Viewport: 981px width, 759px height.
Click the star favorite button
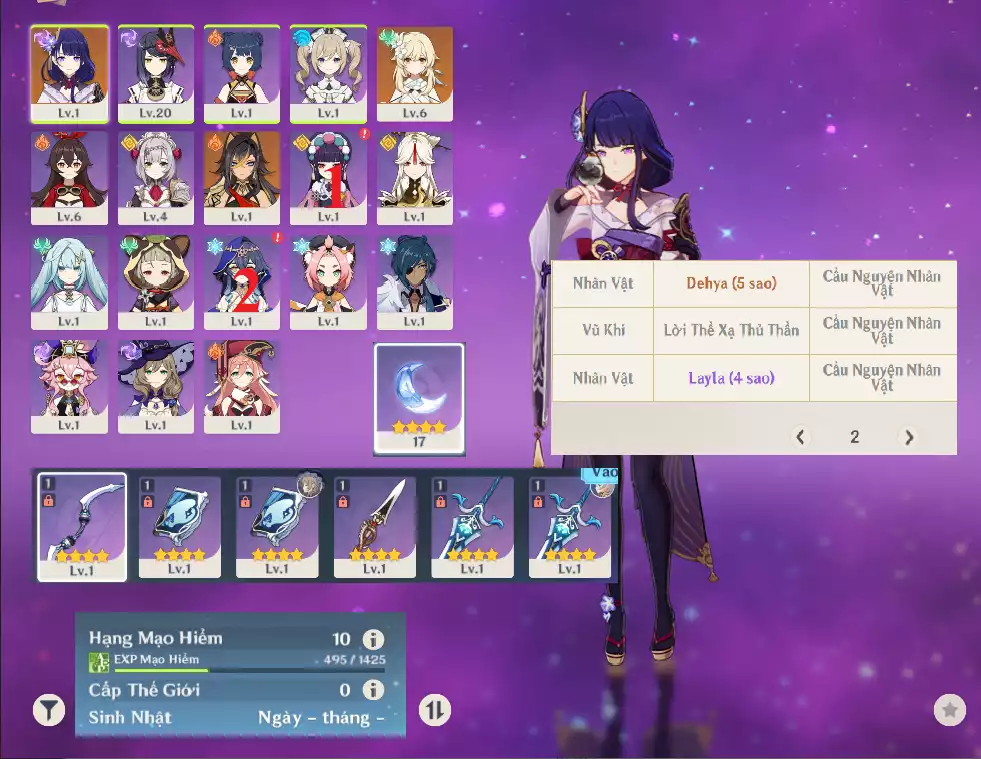949,710
